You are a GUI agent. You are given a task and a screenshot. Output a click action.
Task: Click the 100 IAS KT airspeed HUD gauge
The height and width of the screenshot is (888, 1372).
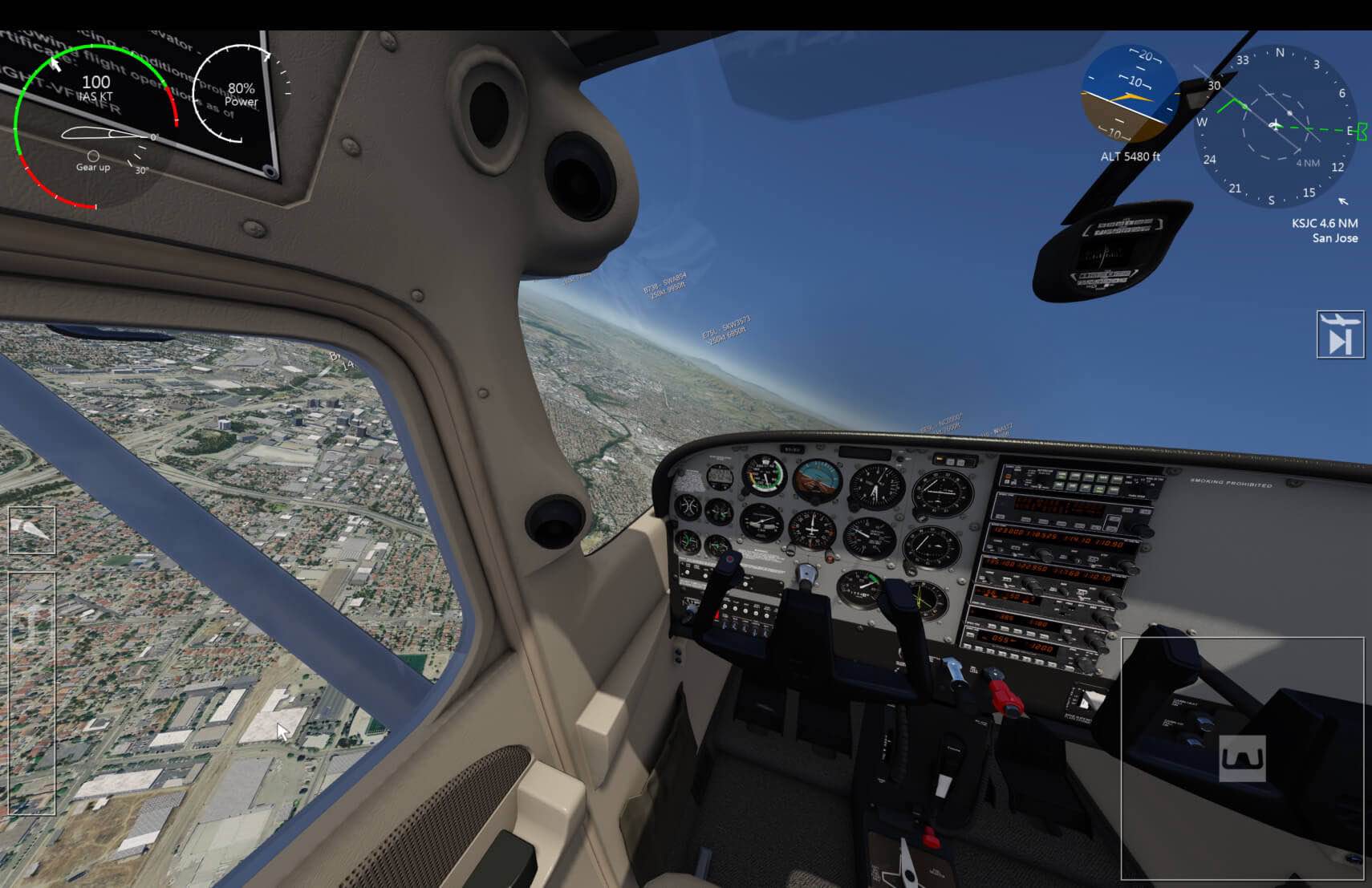(x=95, y=87)
